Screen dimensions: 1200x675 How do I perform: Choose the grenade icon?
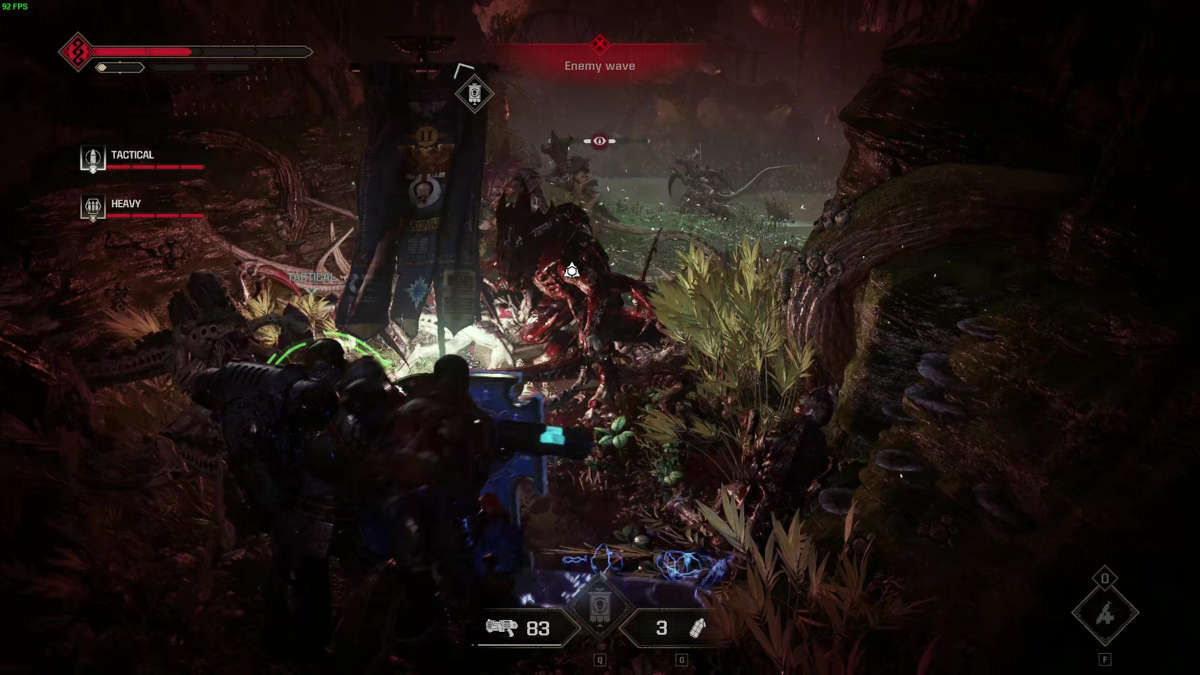point(696,628)
